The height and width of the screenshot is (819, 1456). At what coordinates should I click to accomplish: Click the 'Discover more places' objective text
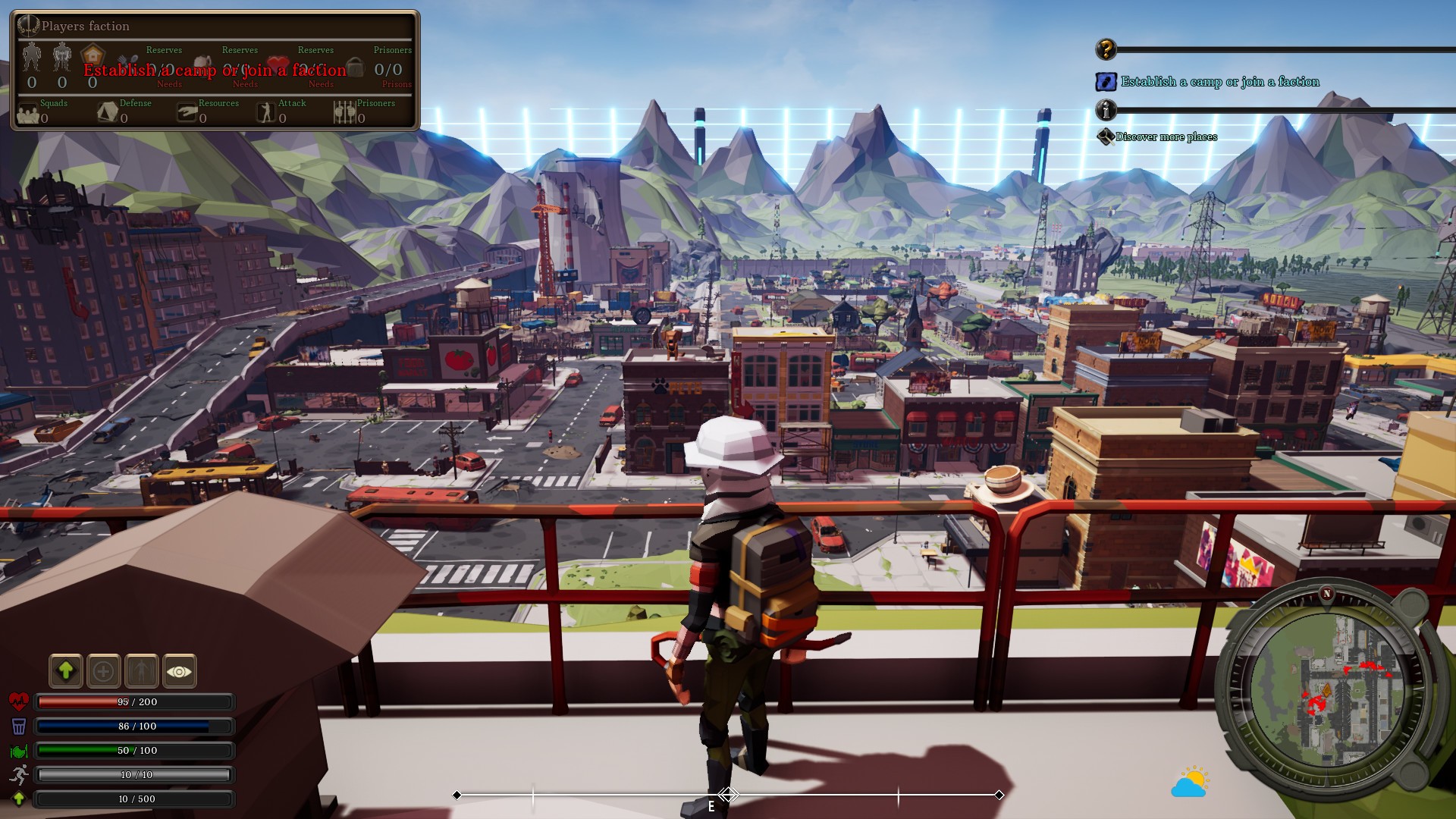(1166, 136)
